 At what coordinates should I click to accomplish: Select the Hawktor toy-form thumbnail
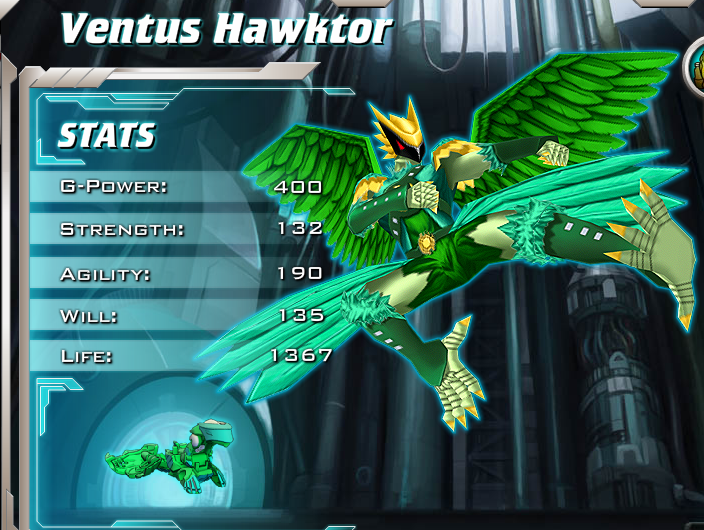[x=167, y=456]
